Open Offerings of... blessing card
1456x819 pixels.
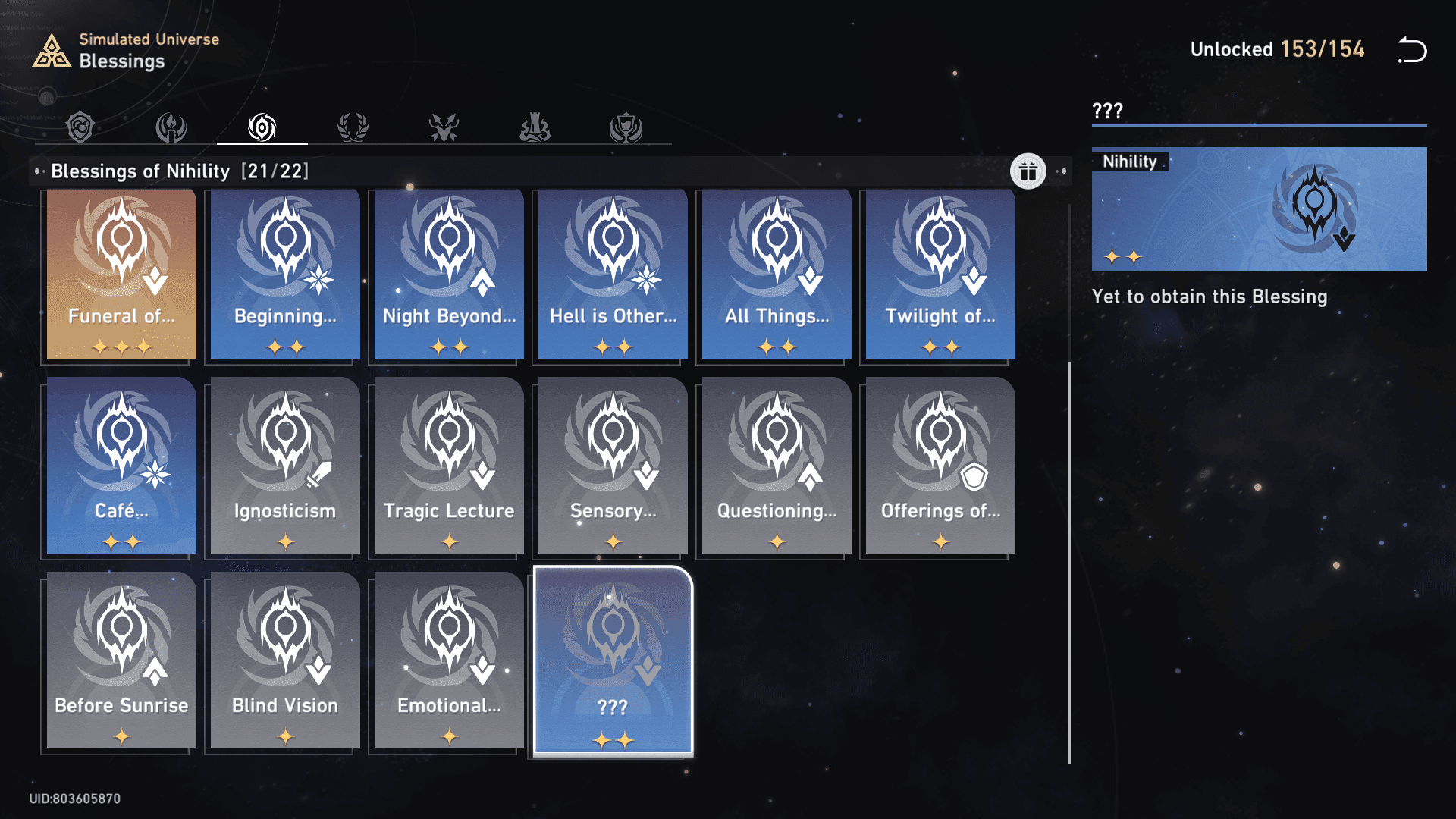point(940,466)
